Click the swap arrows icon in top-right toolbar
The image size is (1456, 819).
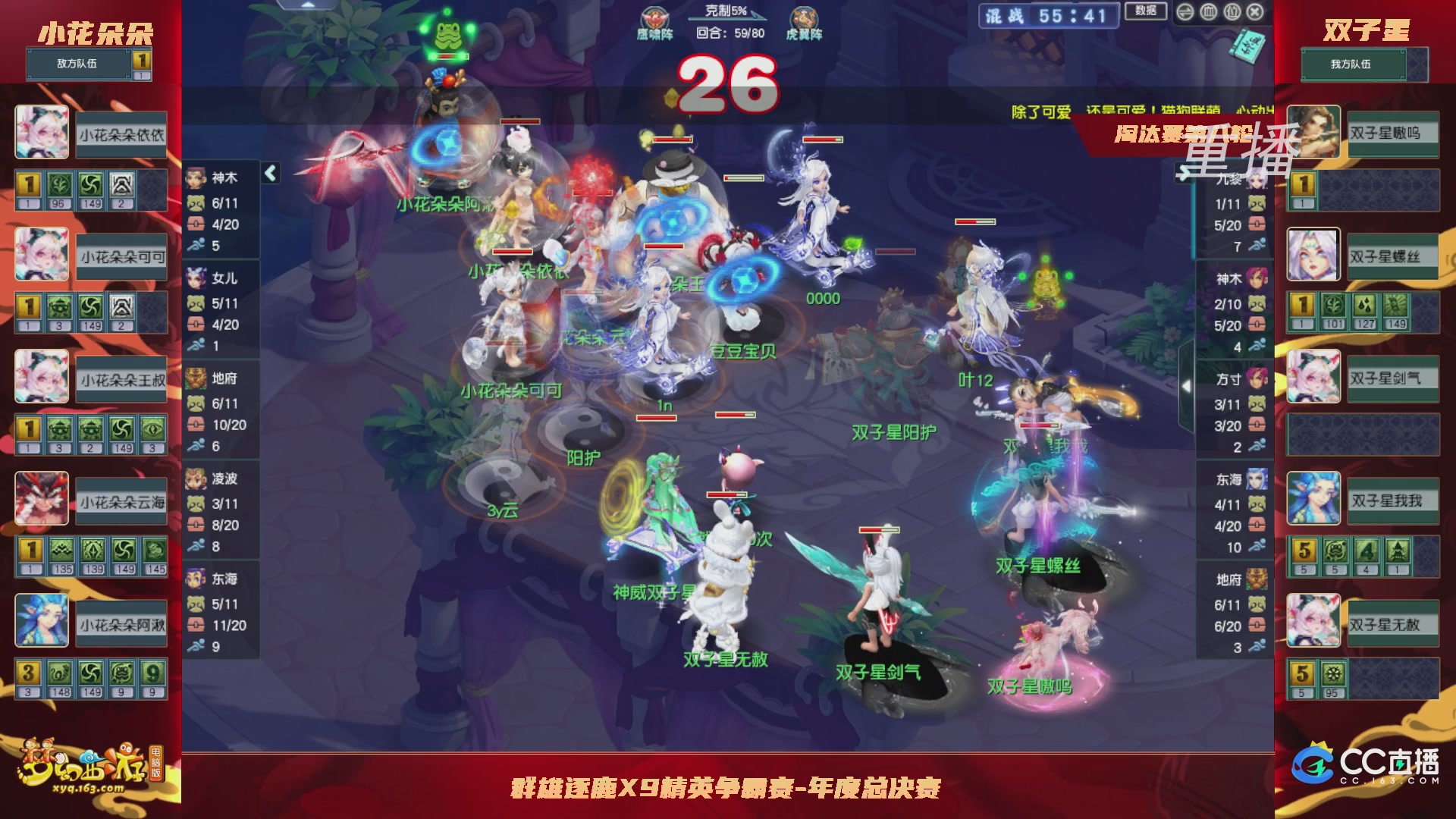pos(1185,11)
